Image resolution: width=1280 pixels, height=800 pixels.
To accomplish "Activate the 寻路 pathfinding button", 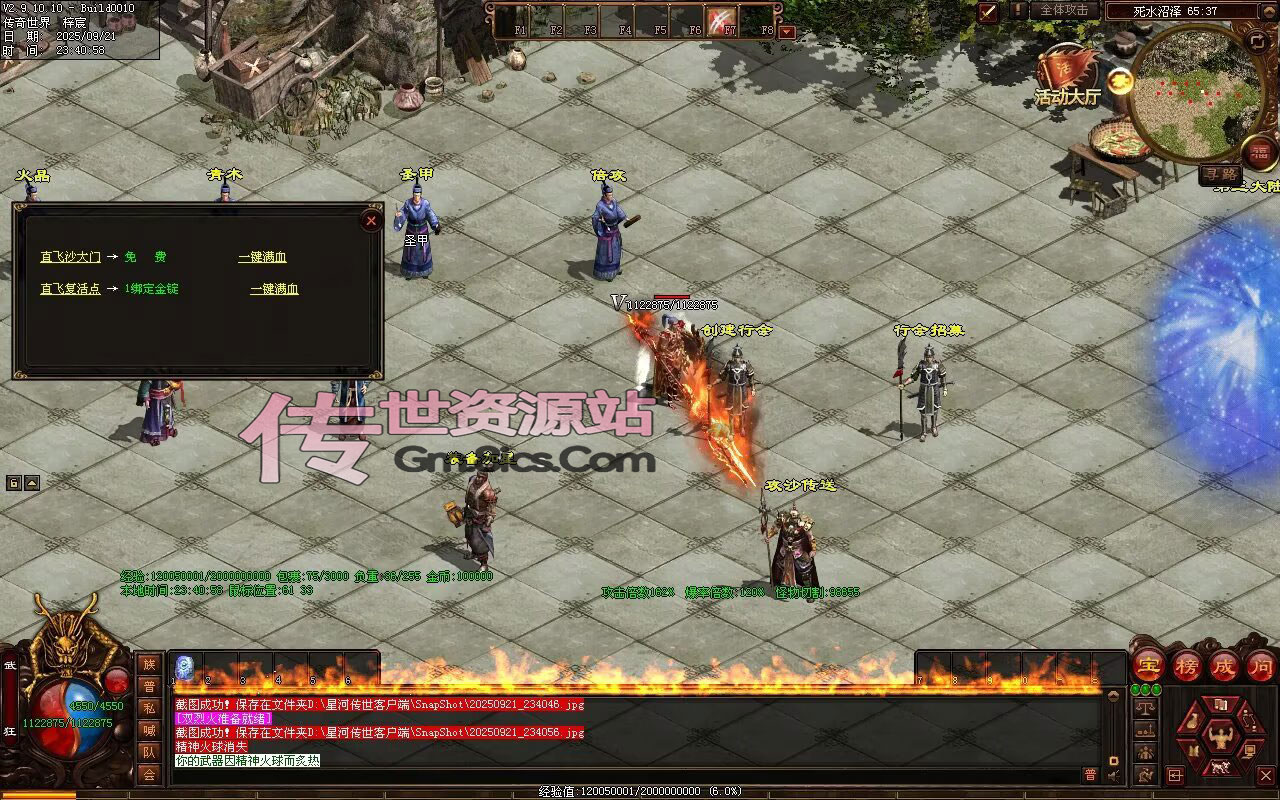I will (1219, 174).
